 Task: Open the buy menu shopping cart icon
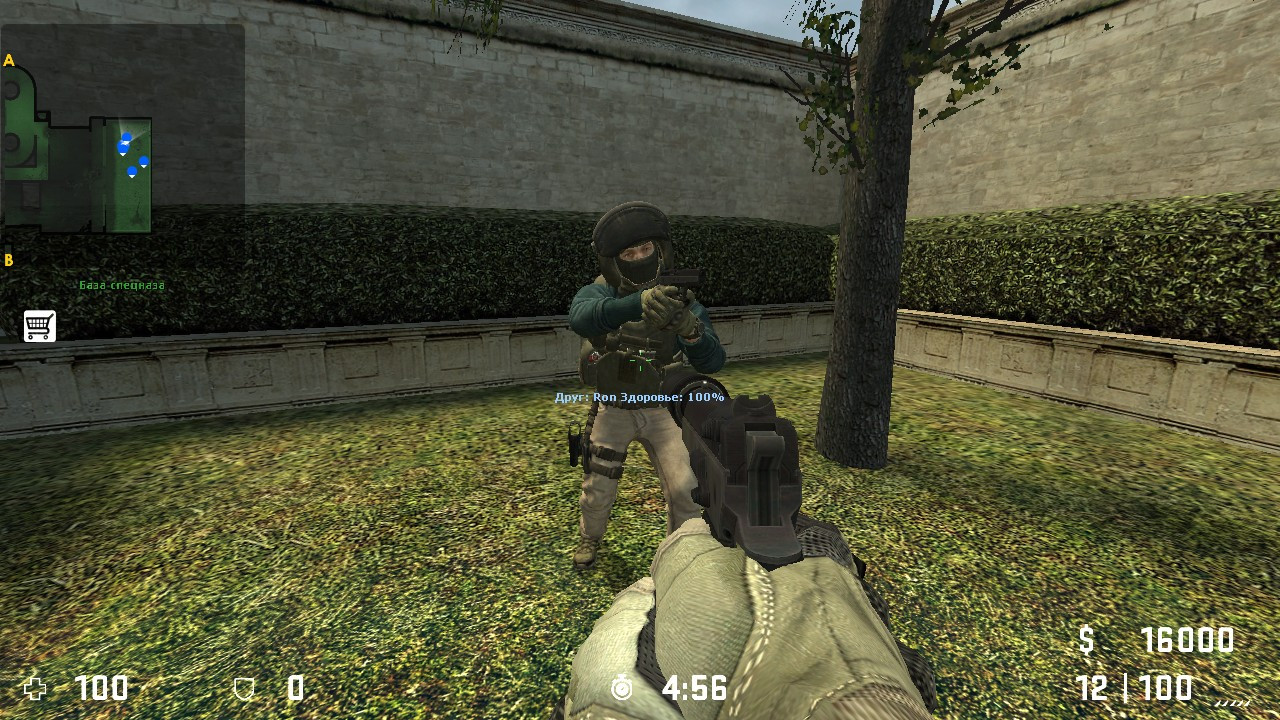coord(38,325)
